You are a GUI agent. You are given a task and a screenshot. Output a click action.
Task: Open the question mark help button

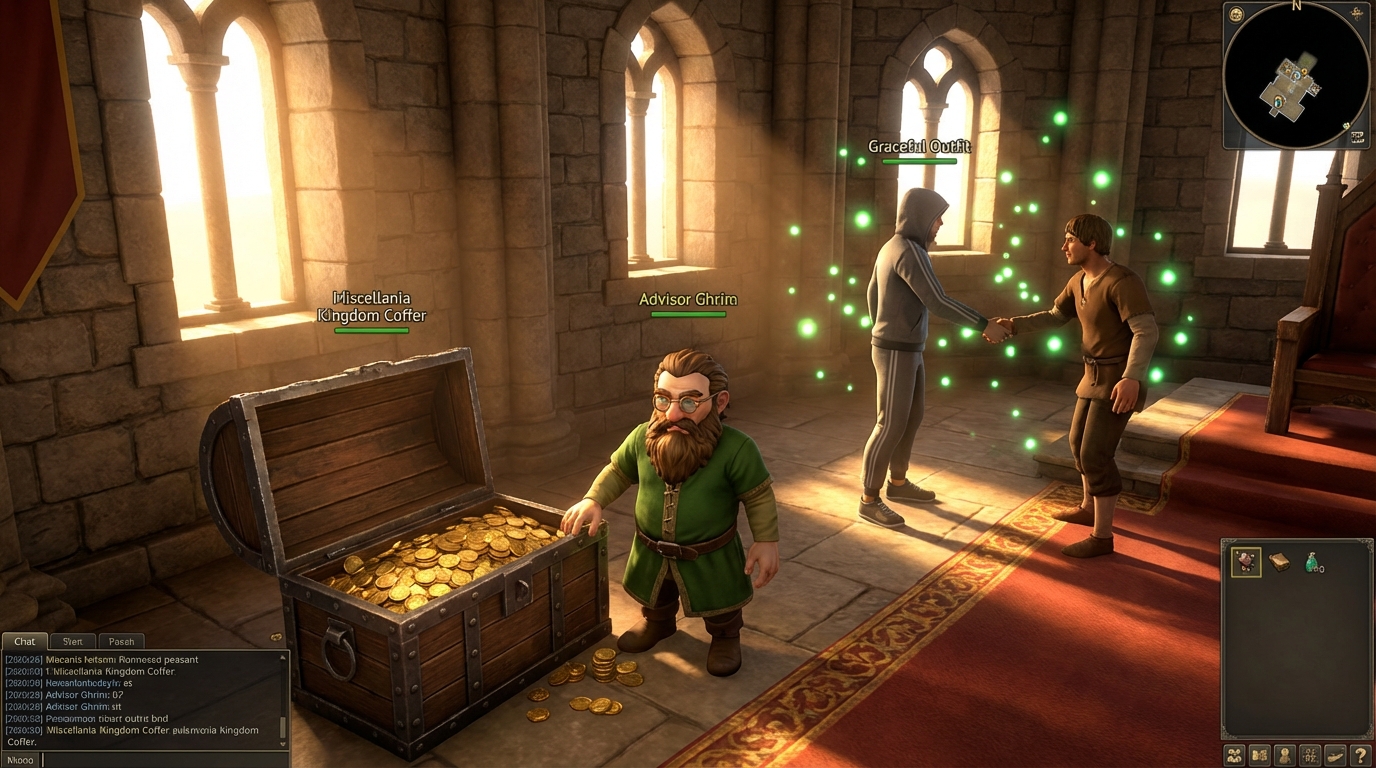click(1359, 755)
